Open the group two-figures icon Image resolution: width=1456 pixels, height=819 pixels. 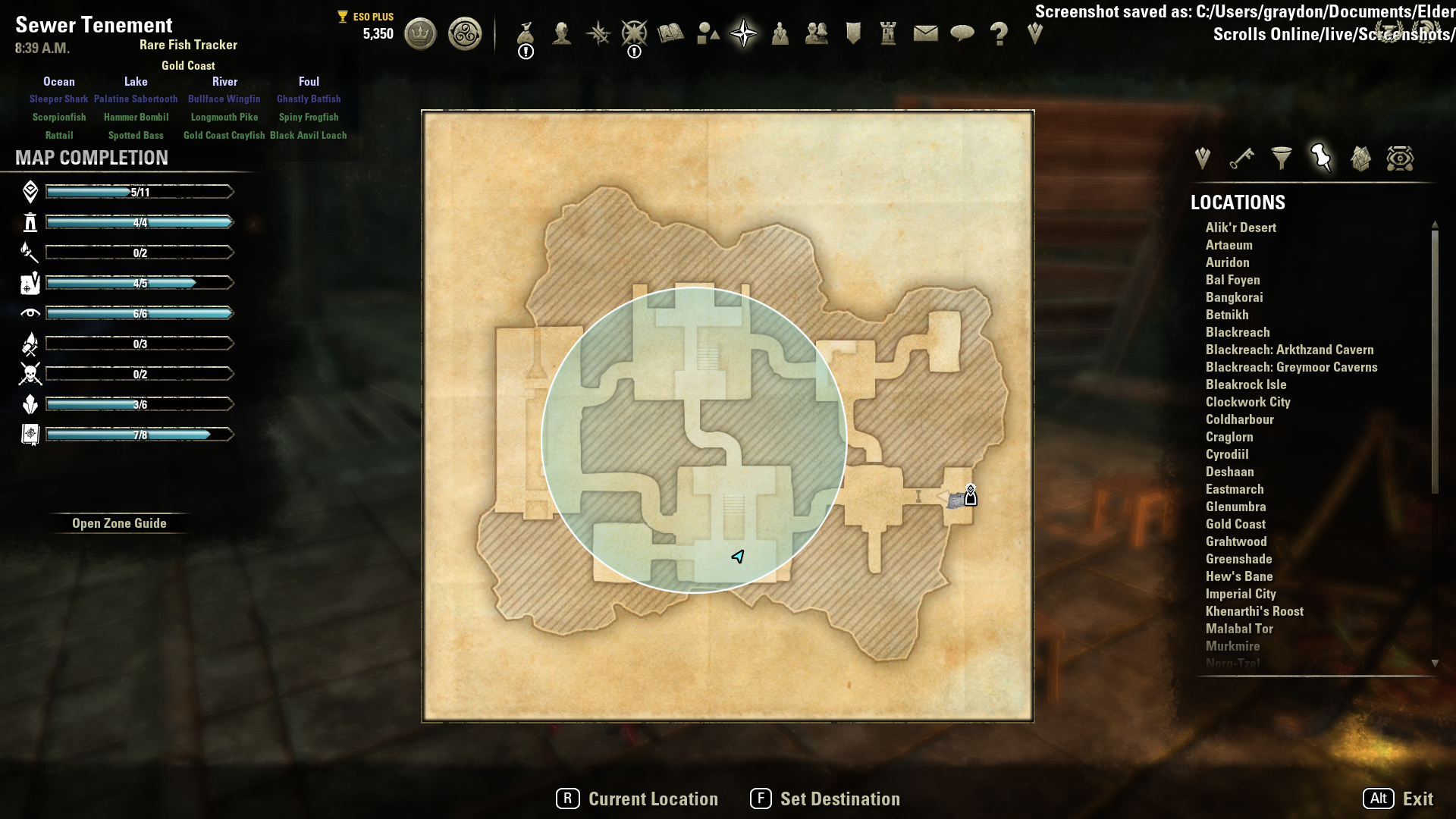click(x=816, y=34)
